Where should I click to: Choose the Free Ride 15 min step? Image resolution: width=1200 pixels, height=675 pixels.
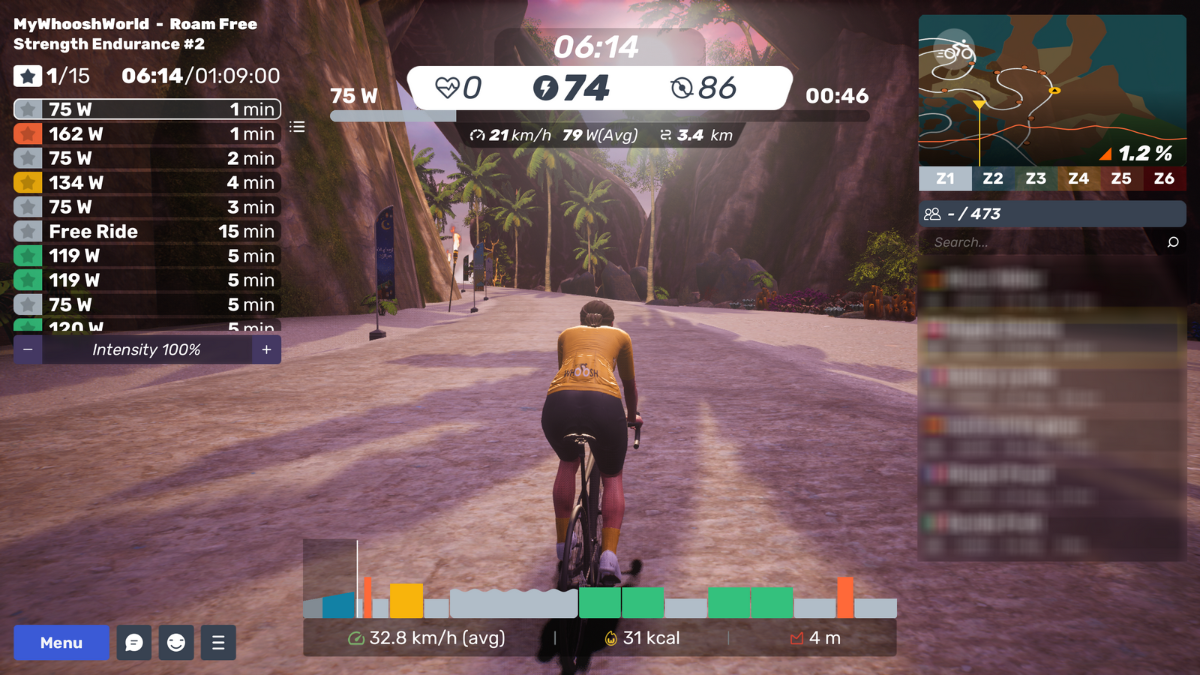147,231
